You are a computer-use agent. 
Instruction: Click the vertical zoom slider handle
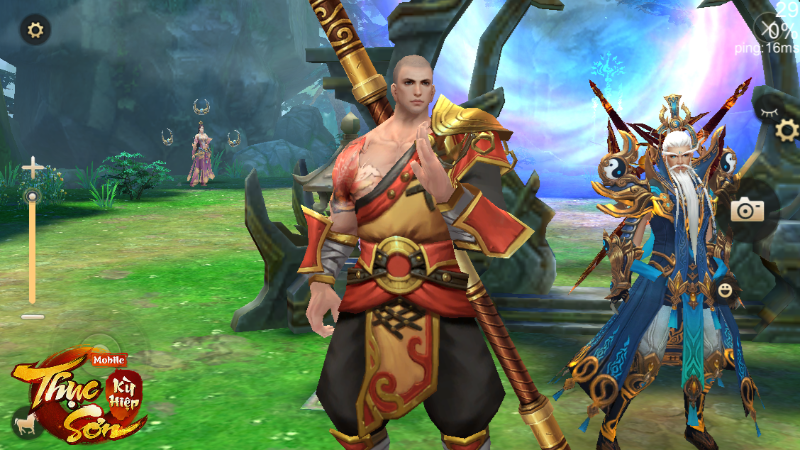point(33,197)
